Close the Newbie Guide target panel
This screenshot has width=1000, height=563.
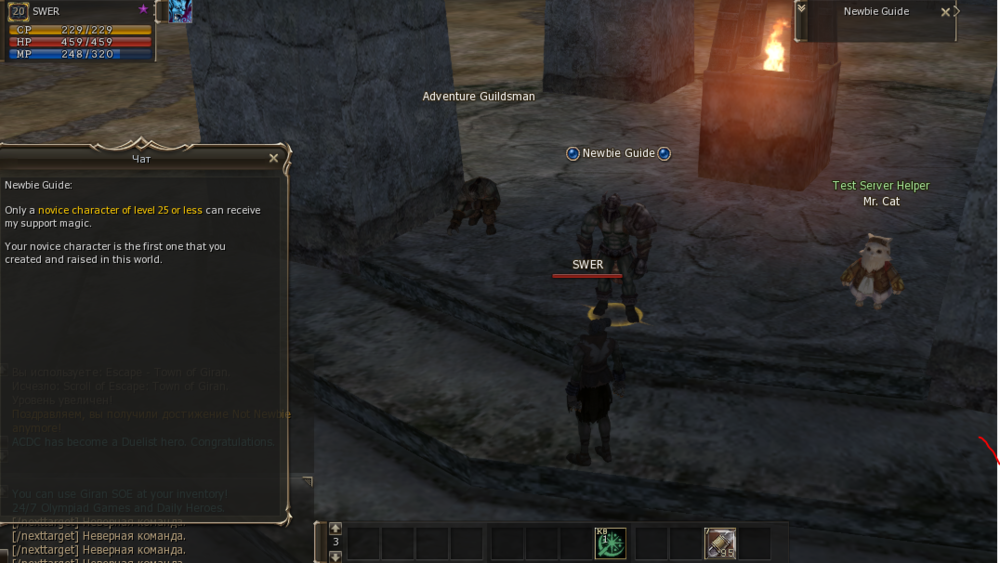(946, 12)
